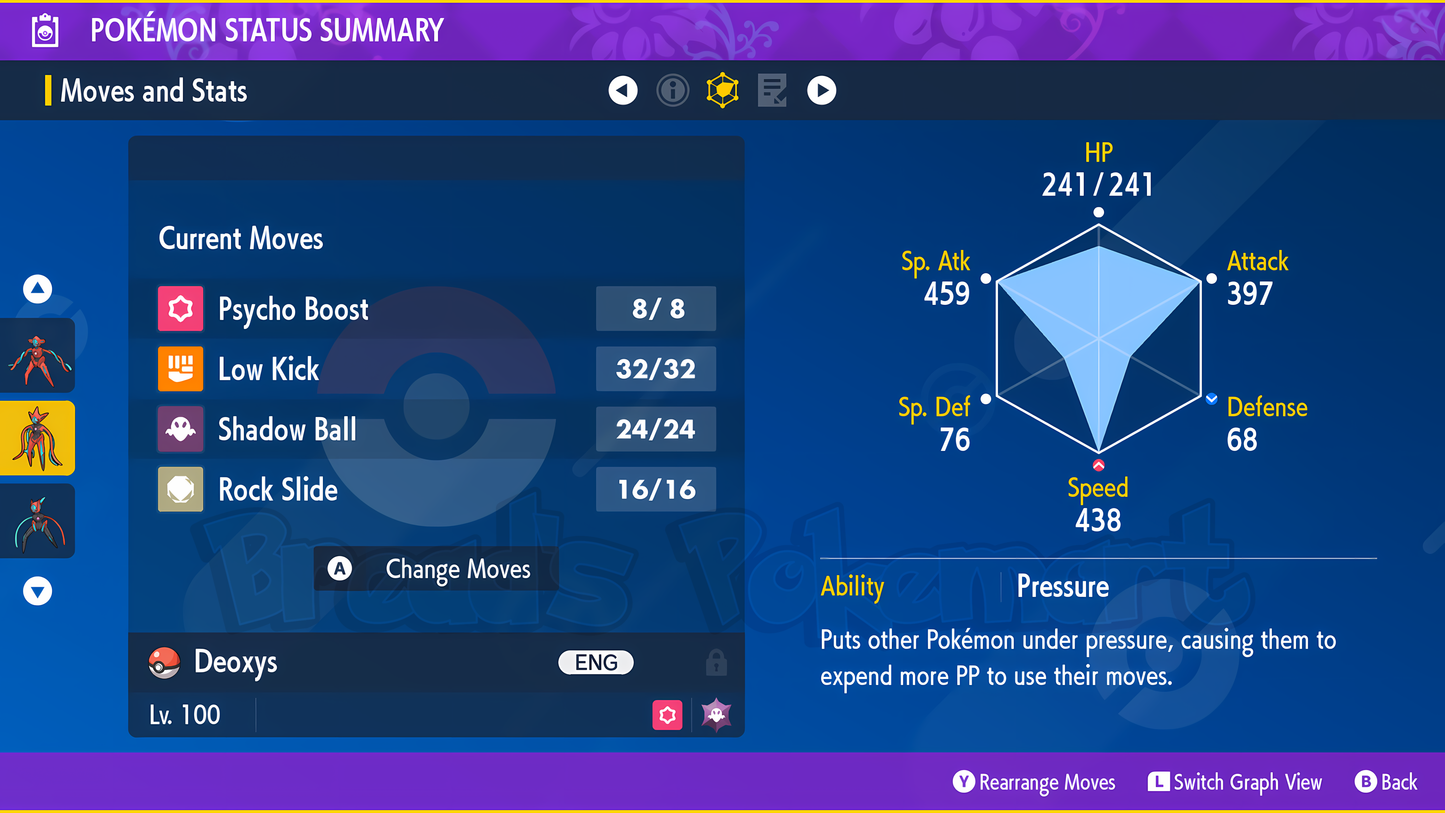Select the highlighted stats hexagon view icon
Viewport: 1445px width, 813px height.
(x=722, y=90)
